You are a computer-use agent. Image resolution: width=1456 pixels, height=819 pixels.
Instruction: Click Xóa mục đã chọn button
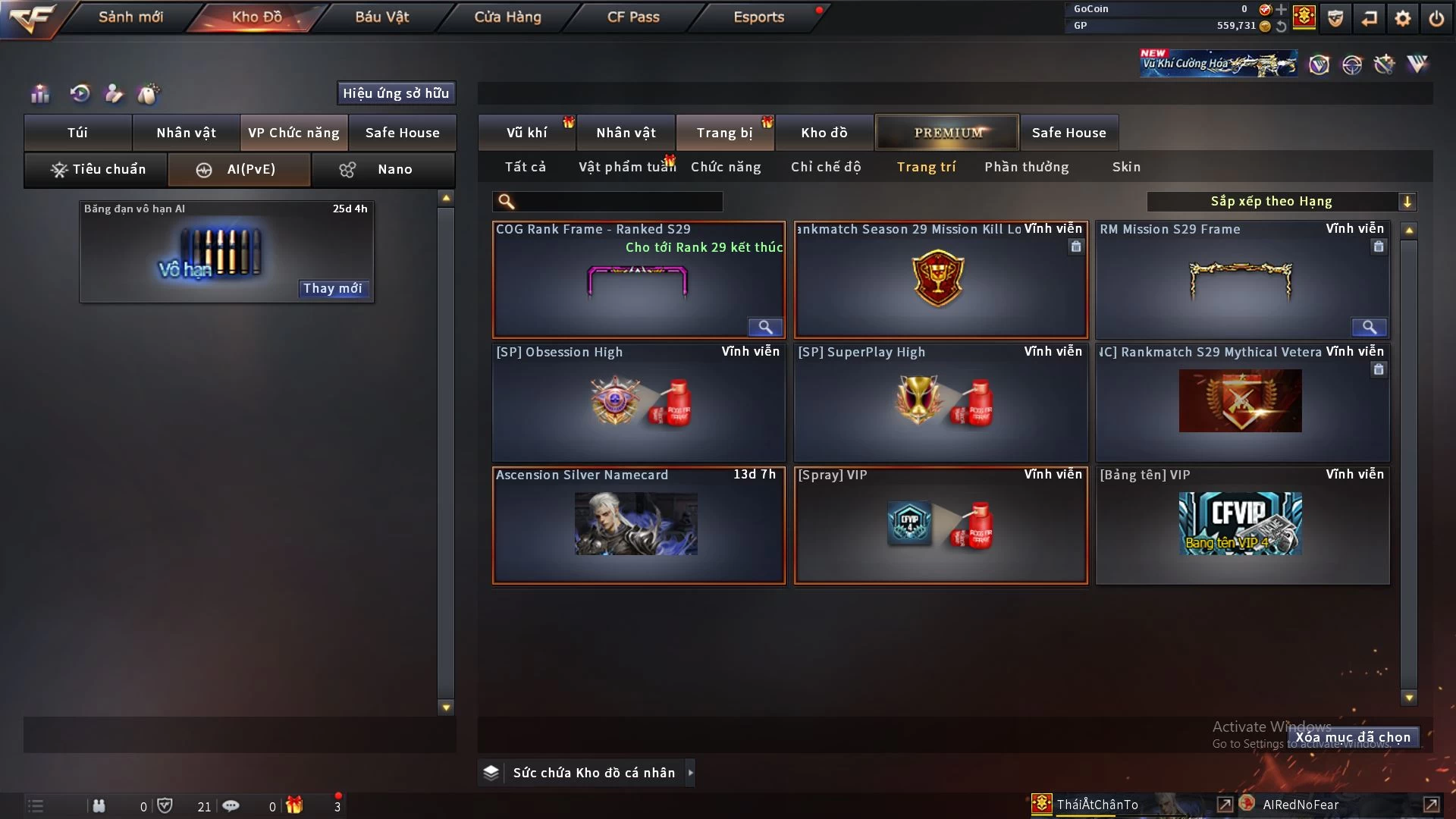[1353, 737]
